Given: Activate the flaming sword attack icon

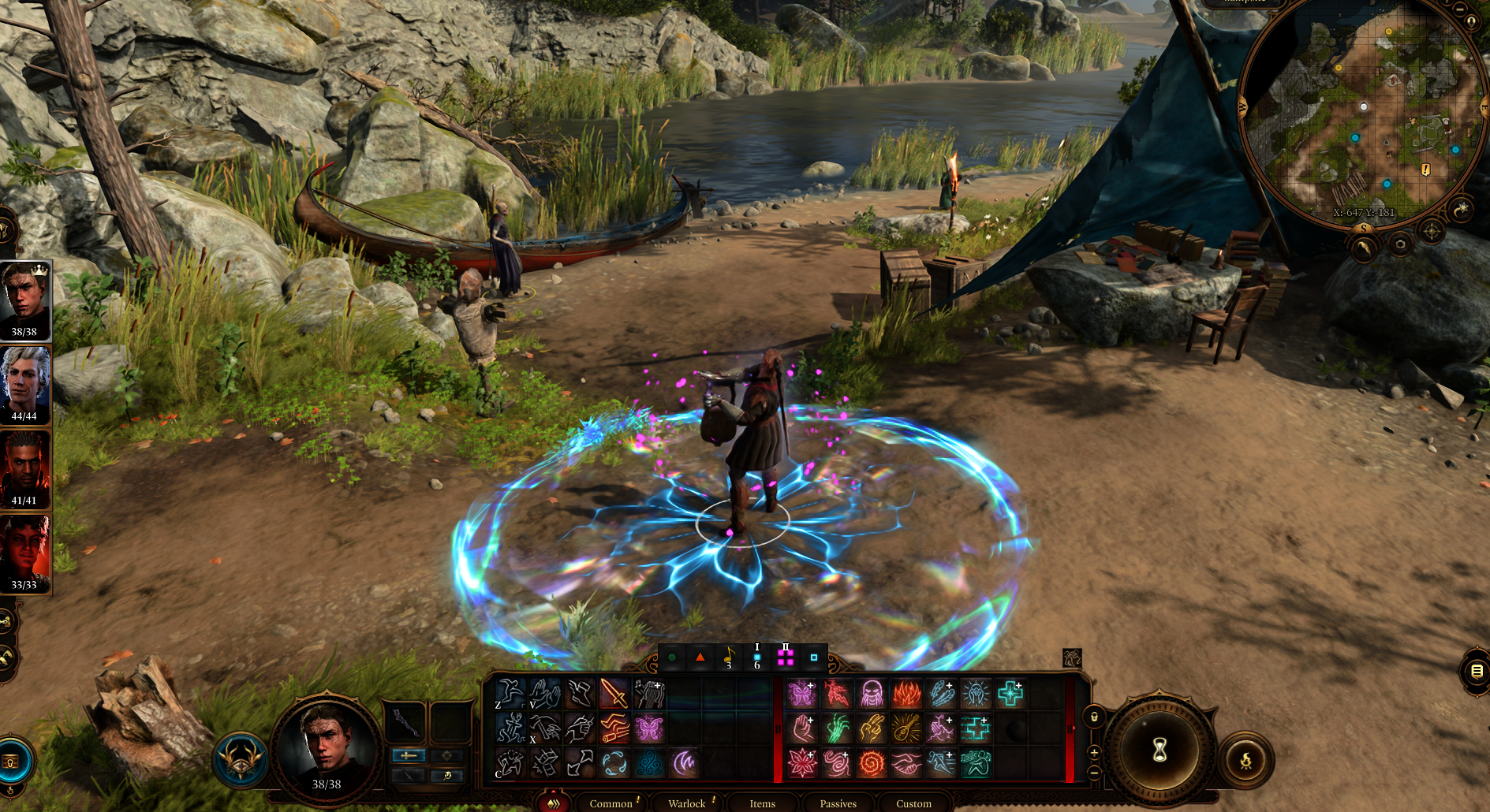Looking at the screenshot, I should coord(614,695).
